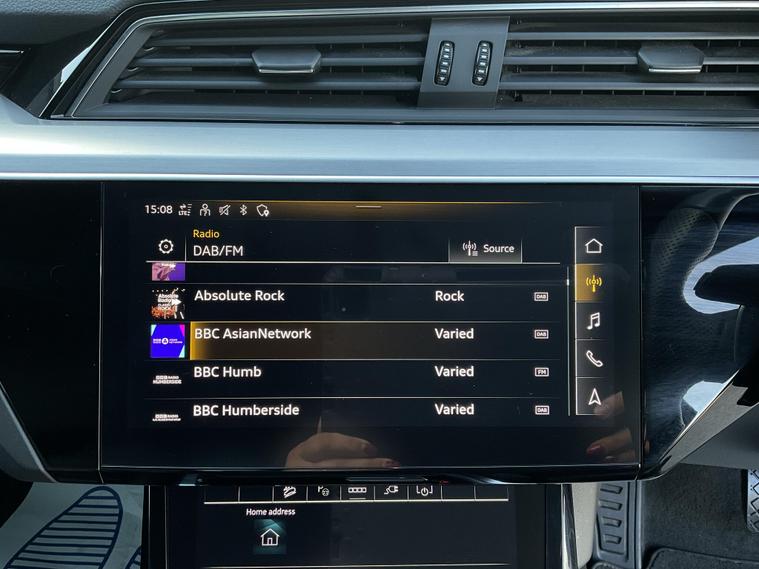Screen dimensions: 759x569
Task: Select the BBC Humberside DAB station
Action: click(350, 410)
